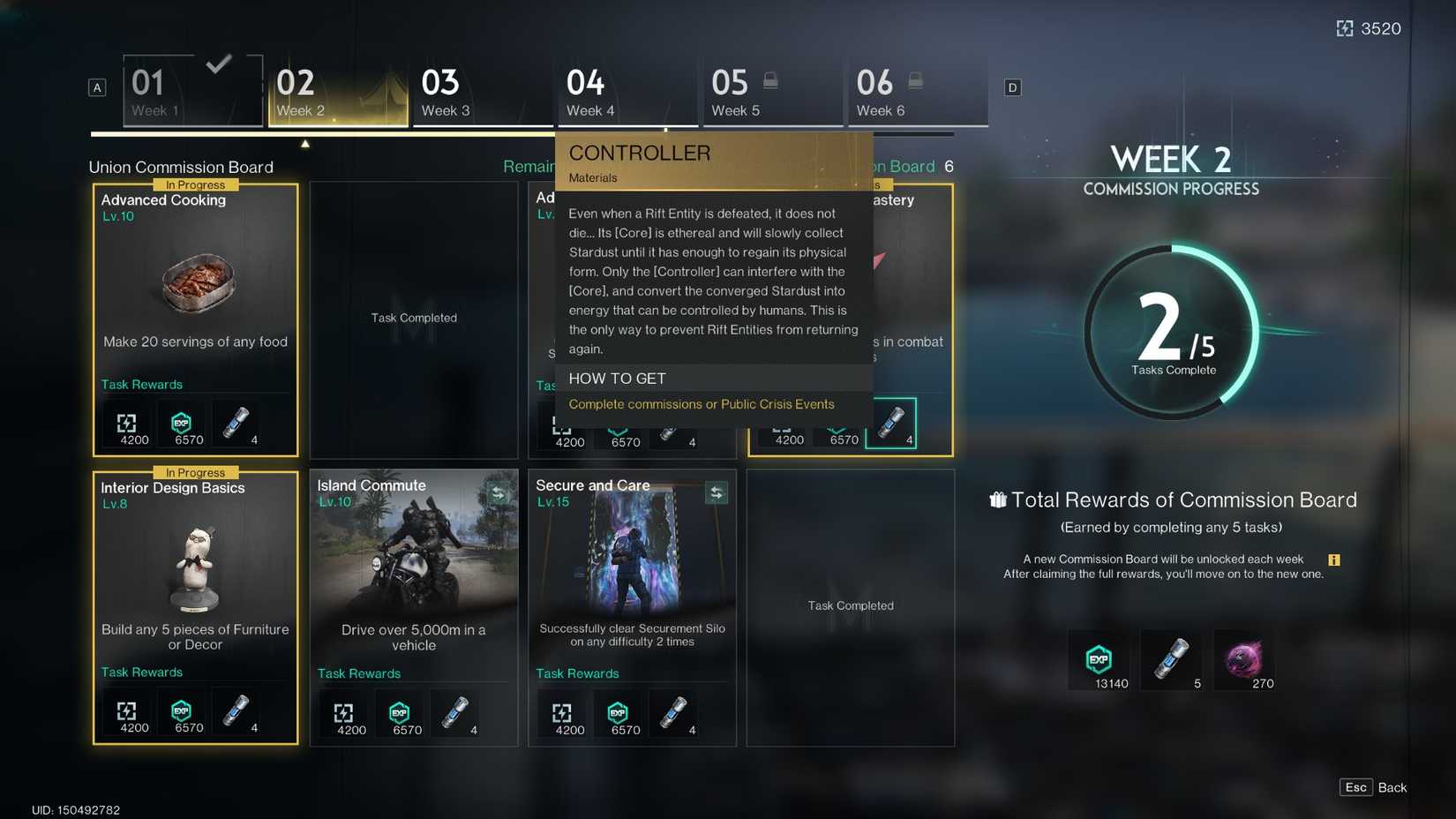This screenshot has height=819, width=1456.
Task: Select the currency icon showing 3520
Action: click(x=1345, y=28)
